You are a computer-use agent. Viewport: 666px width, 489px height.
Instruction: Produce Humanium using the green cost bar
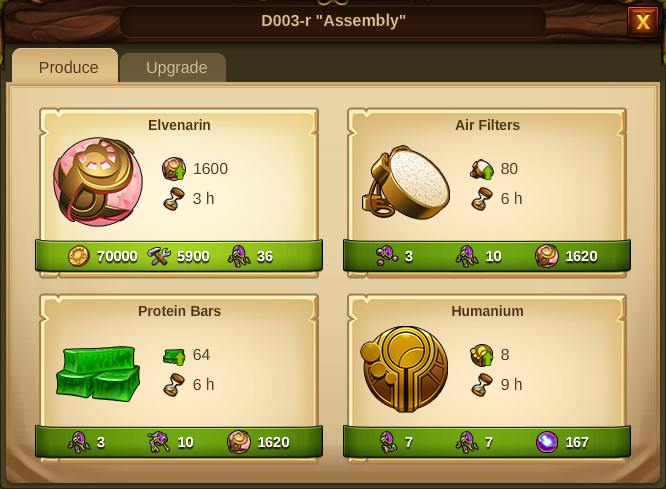(x=487, y=442)
